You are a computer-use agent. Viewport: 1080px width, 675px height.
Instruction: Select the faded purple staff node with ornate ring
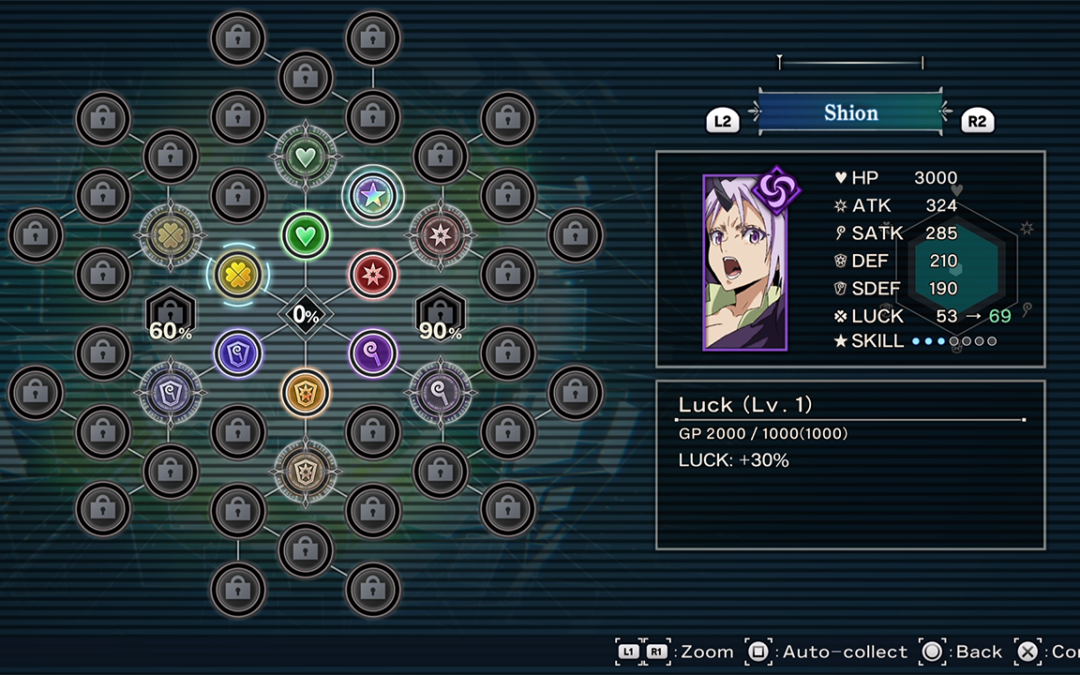tap(440, 391)
